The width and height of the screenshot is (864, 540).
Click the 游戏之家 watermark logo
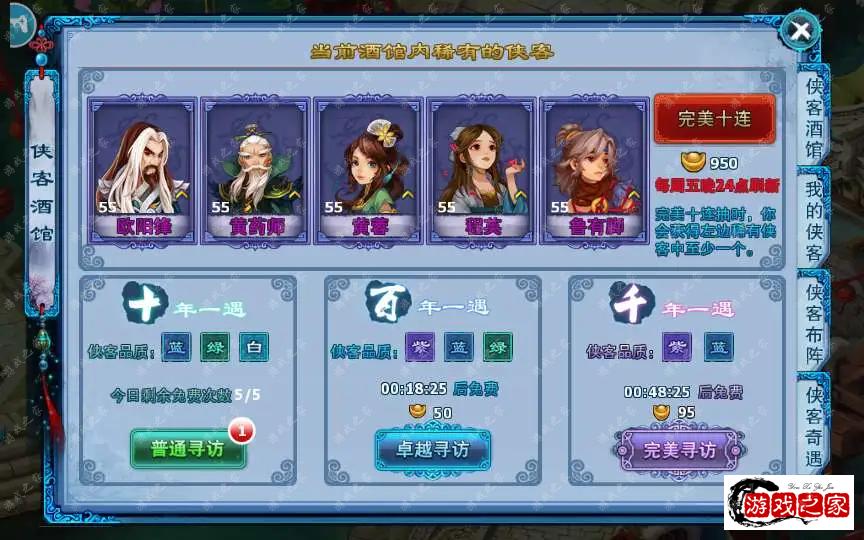click(789, 502)
